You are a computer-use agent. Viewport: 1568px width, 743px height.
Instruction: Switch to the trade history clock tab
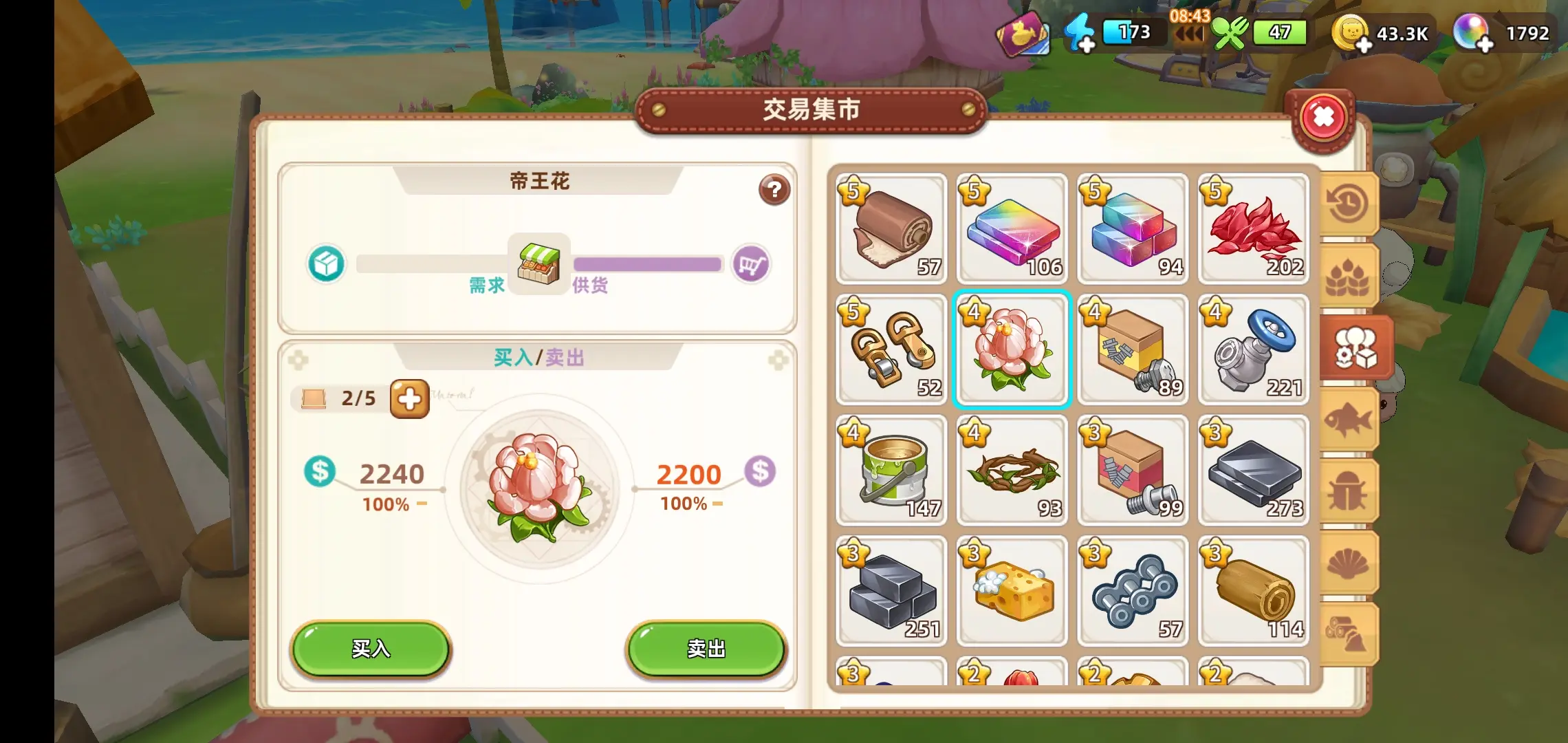(1348, 204)
